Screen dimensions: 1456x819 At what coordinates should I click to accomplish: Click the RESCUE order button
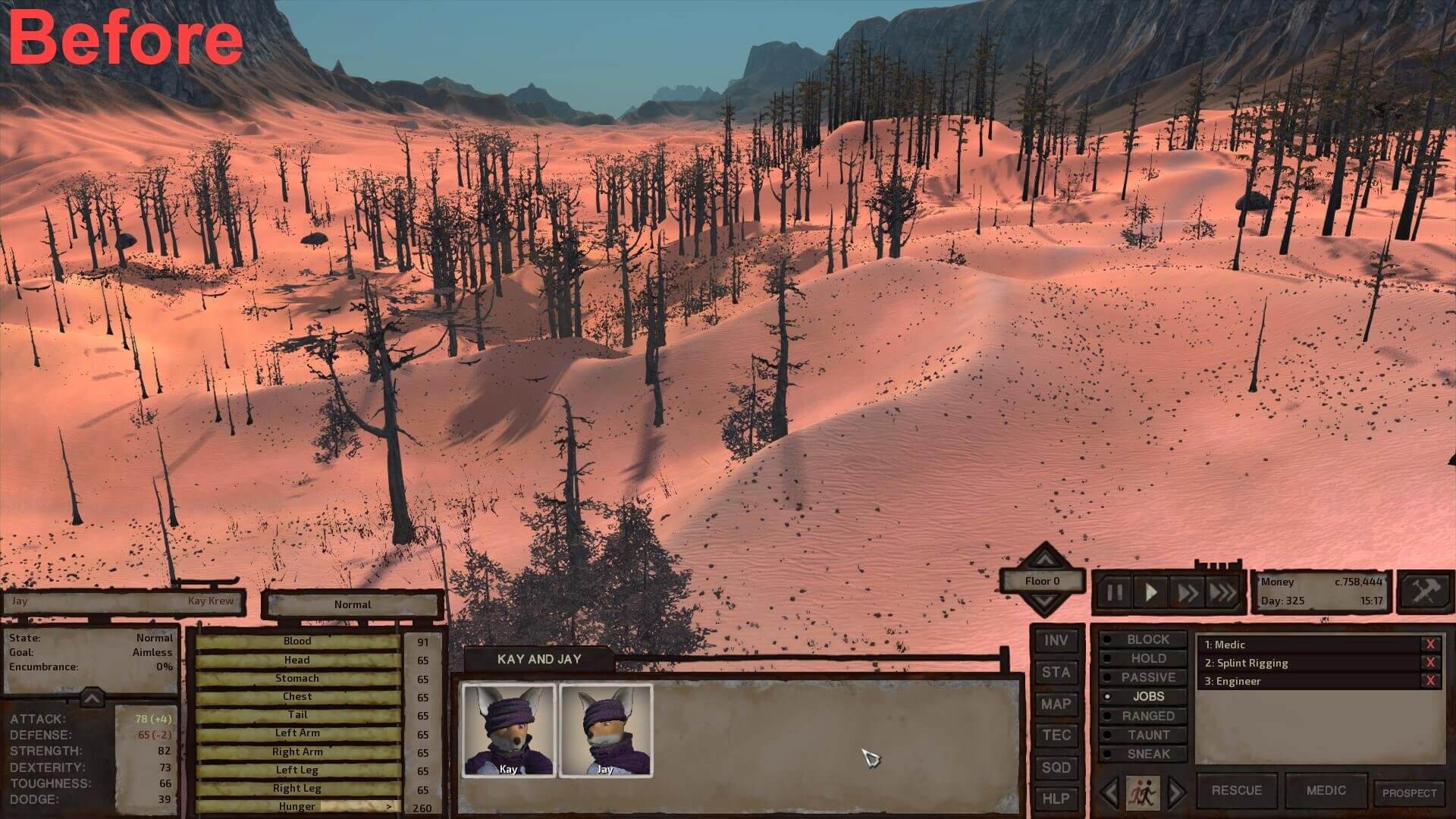click(1236, 790)
